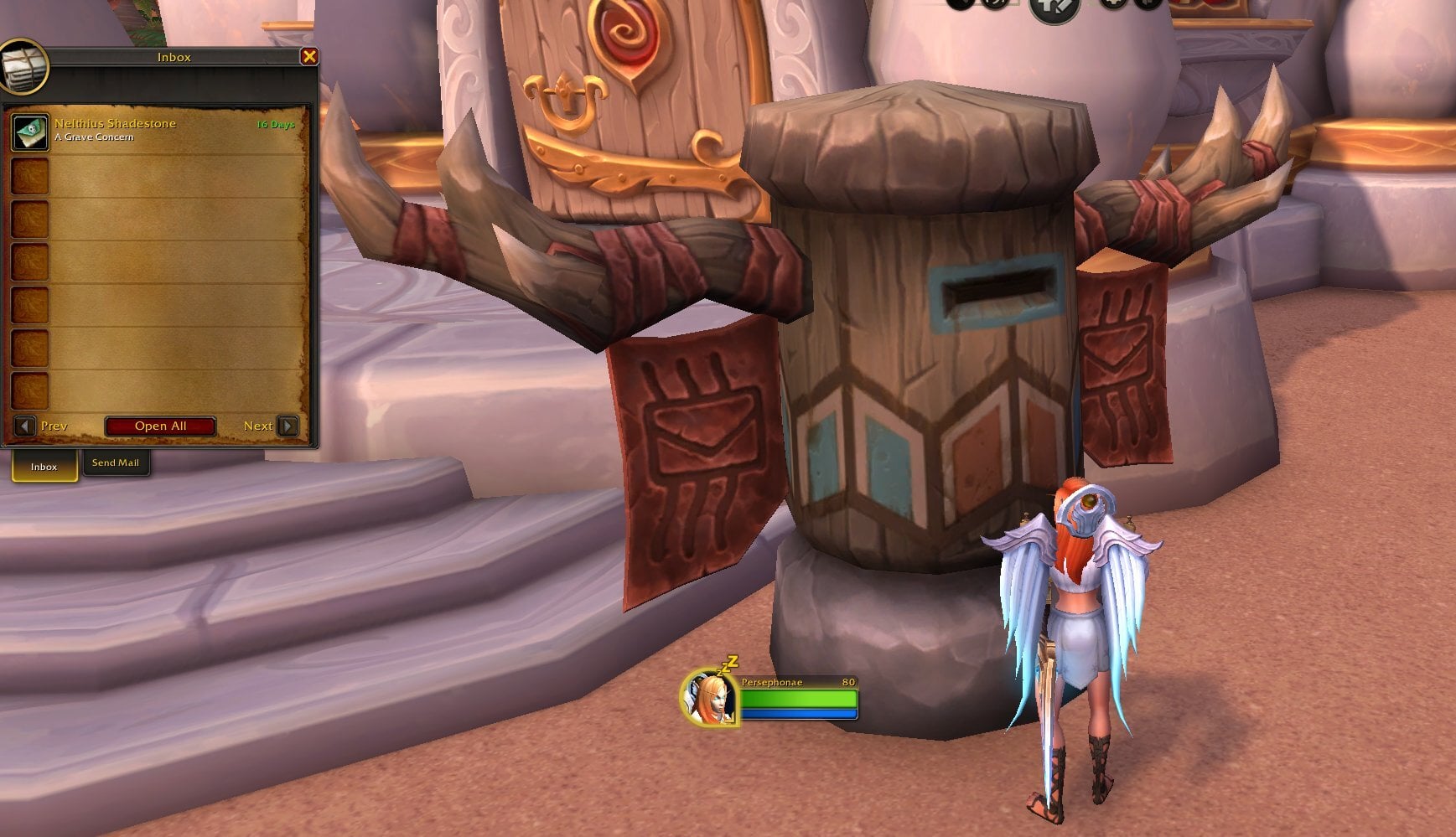Click the 16 Days expiry label
This screenshot has width=1456, height=837.
[x=275, y=122]
